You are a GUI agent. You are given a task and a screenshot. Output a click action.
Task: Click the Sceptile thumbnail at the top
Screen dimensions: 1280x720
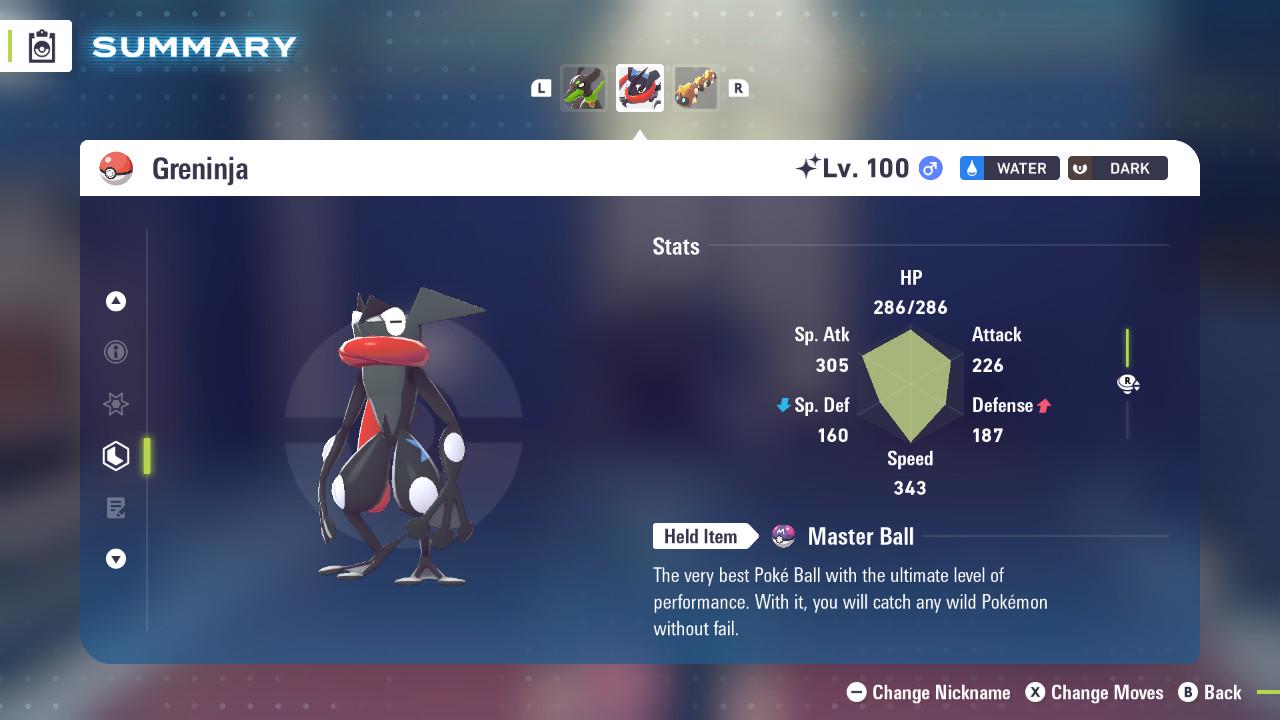(584, 87)
